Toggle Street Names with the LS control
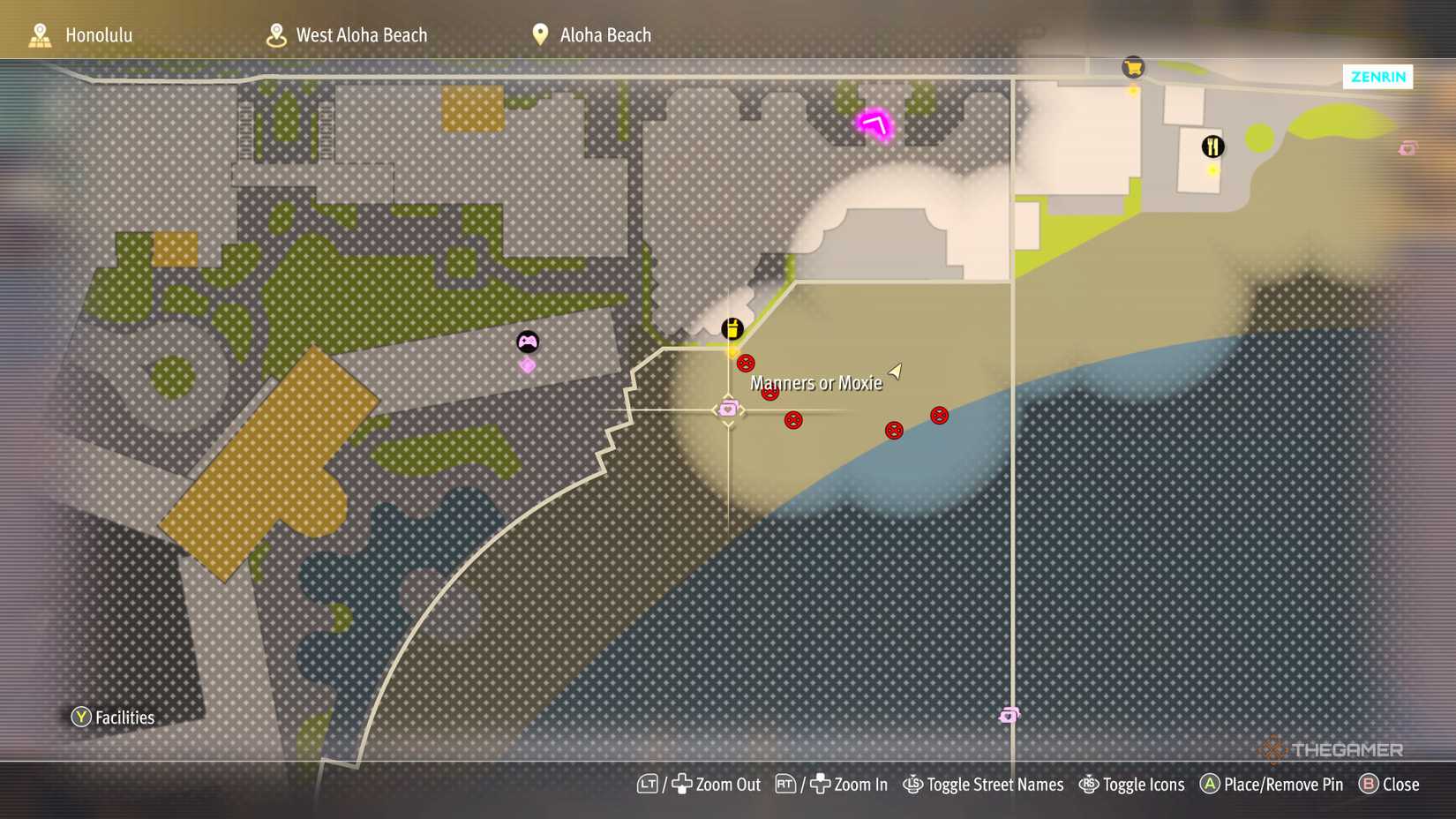 click(x=984, y=784)
